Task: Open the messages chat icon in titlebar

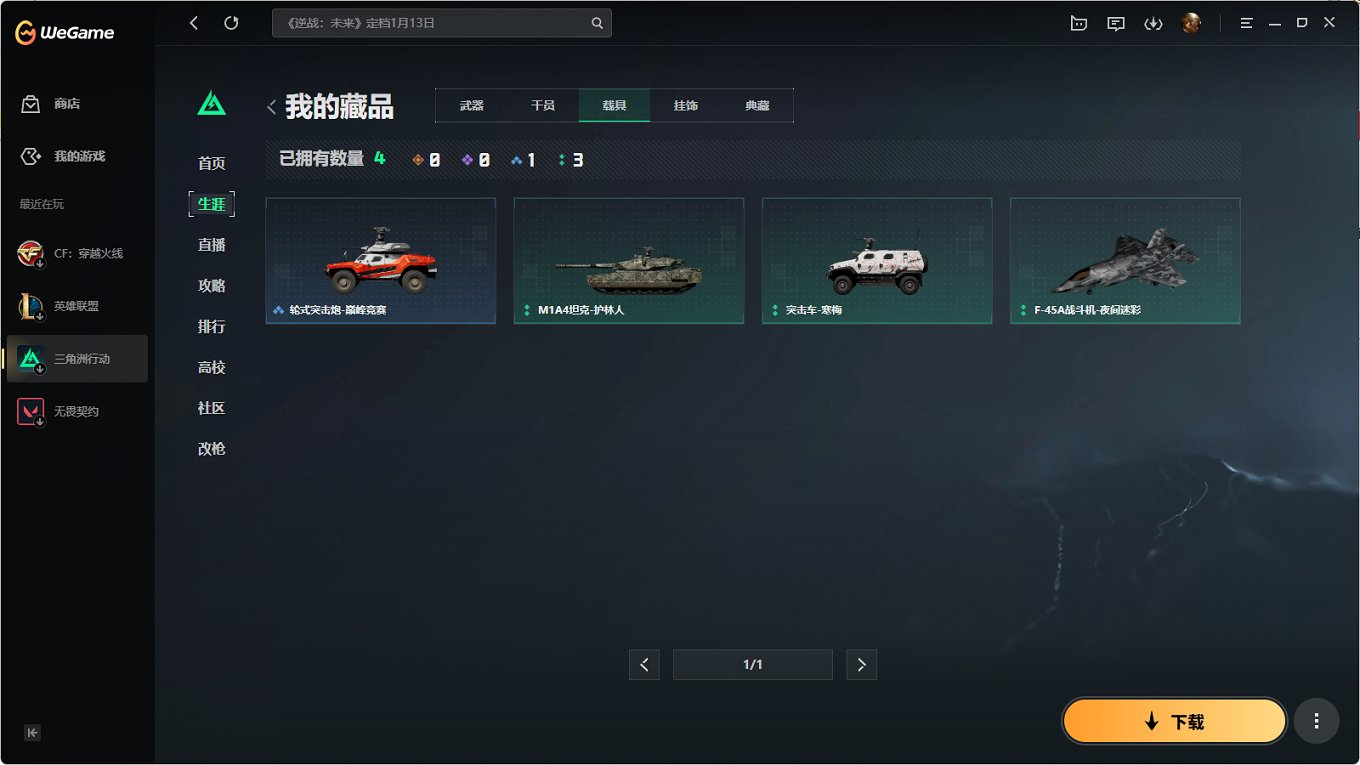Action: click(x=1115, y=22)
